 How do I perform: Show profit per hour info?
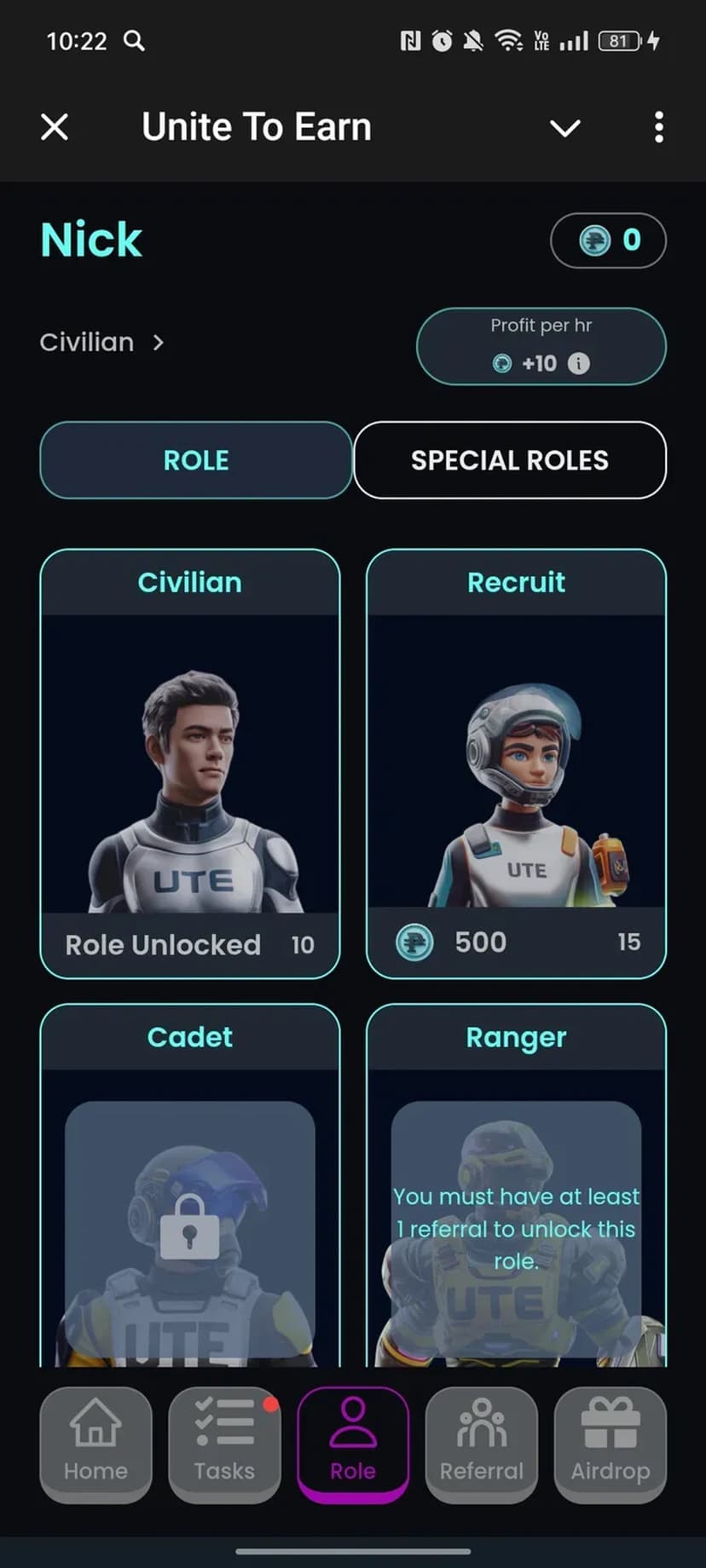[579, 364]
